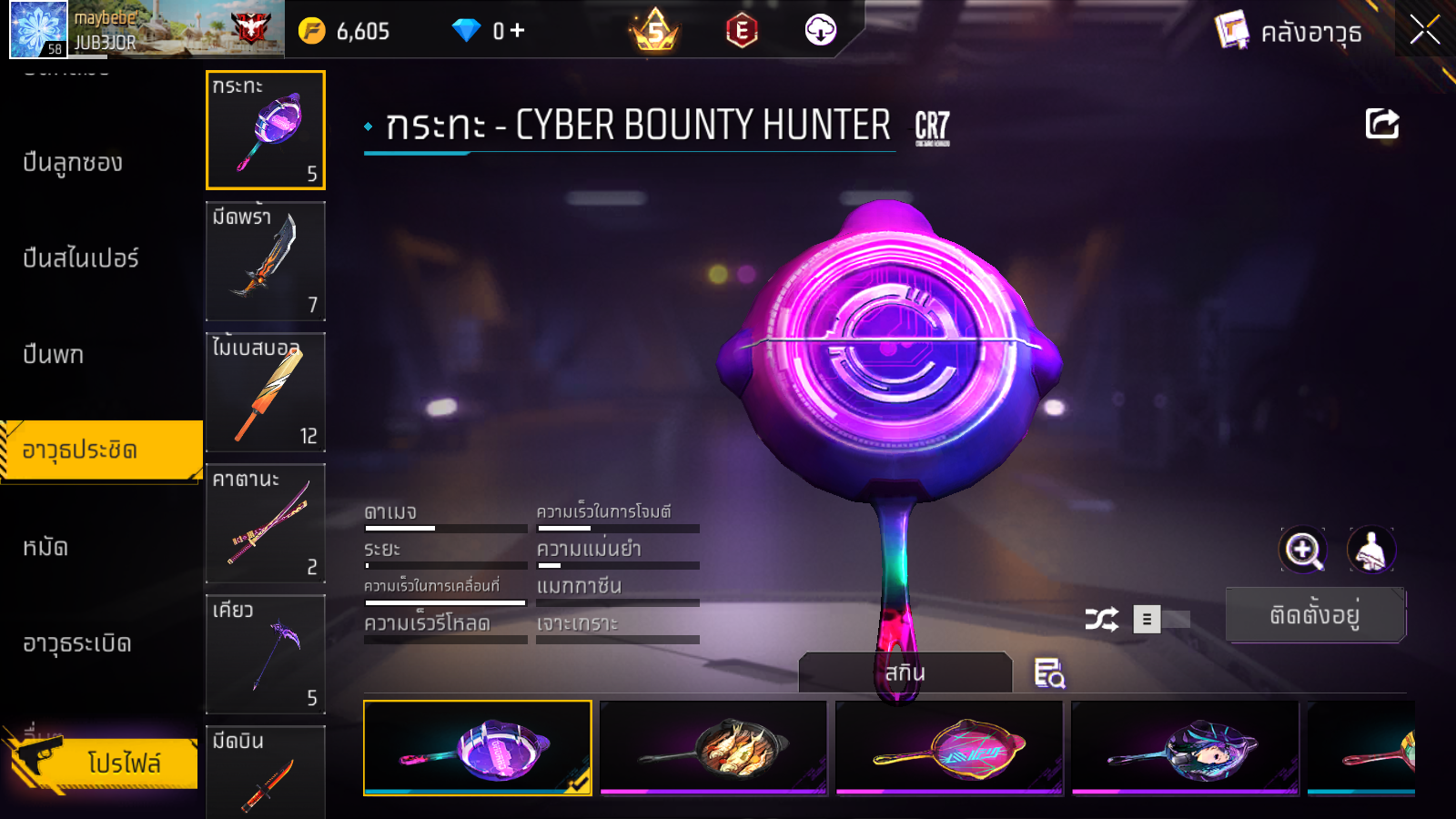
Task: Select the เคียว scythe weapon tile
Action: (x=266, y=654)
